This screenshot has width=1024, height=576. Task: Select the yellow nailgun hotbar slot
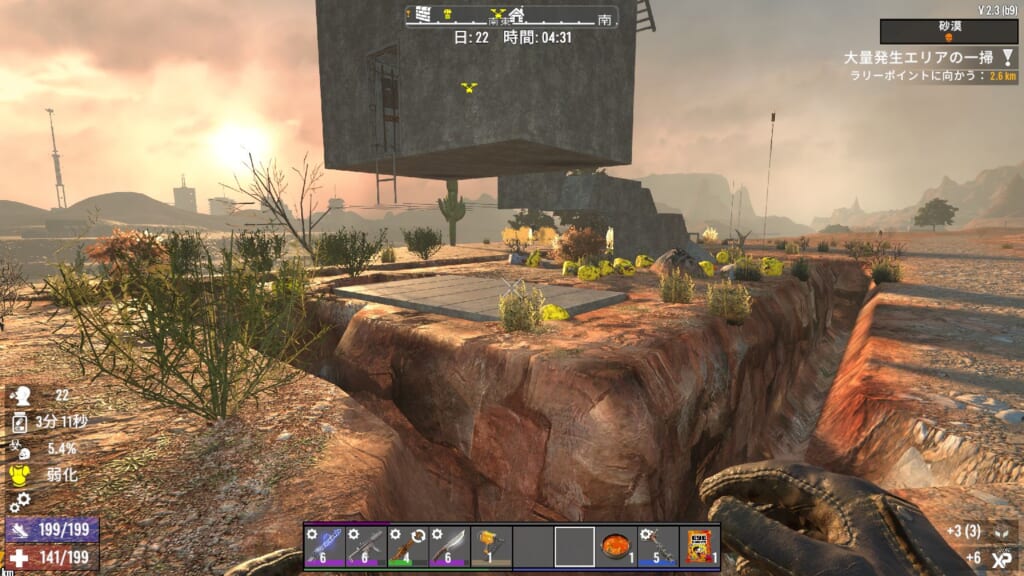(x=490, y=547)
